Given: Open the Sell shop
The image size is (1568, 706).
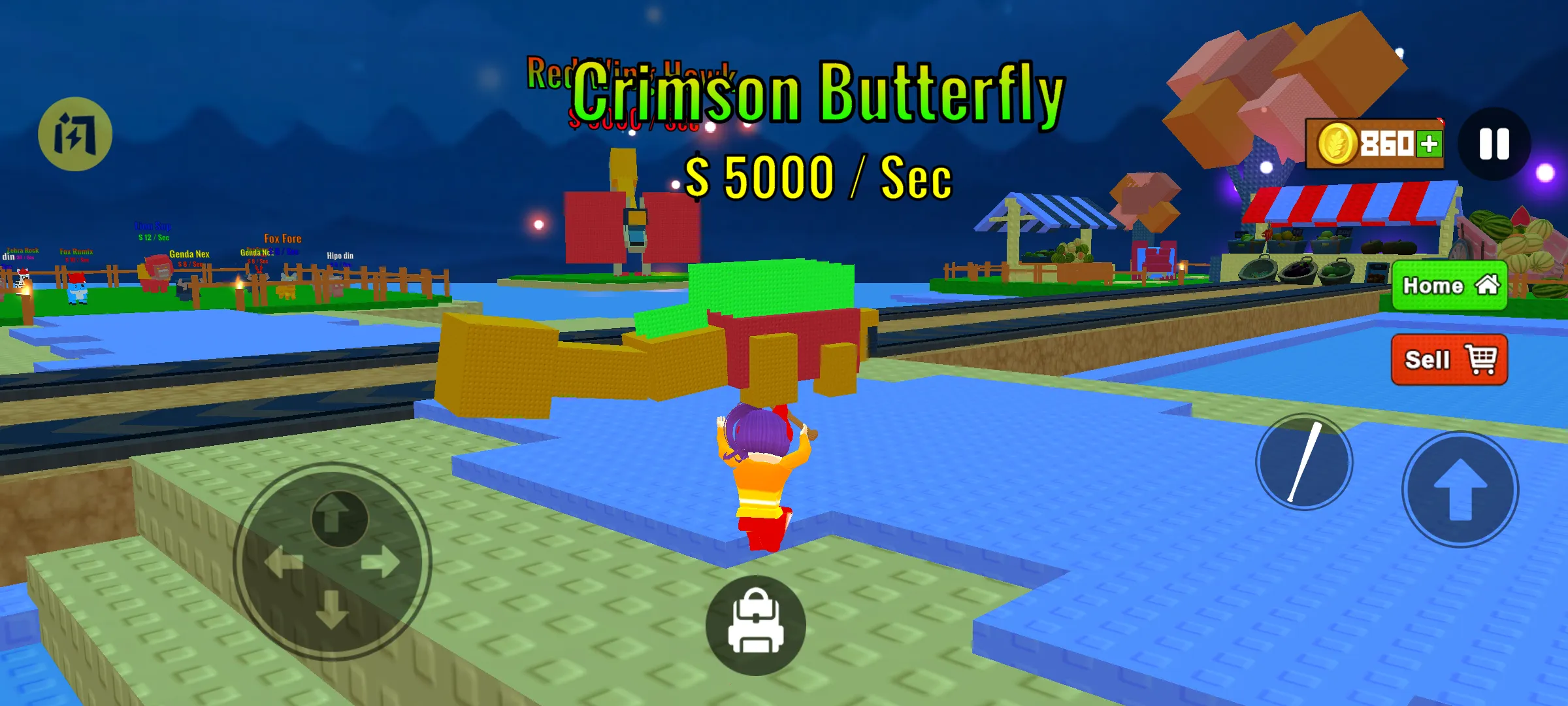Looking at the screenshot, I should point(1449,360).
